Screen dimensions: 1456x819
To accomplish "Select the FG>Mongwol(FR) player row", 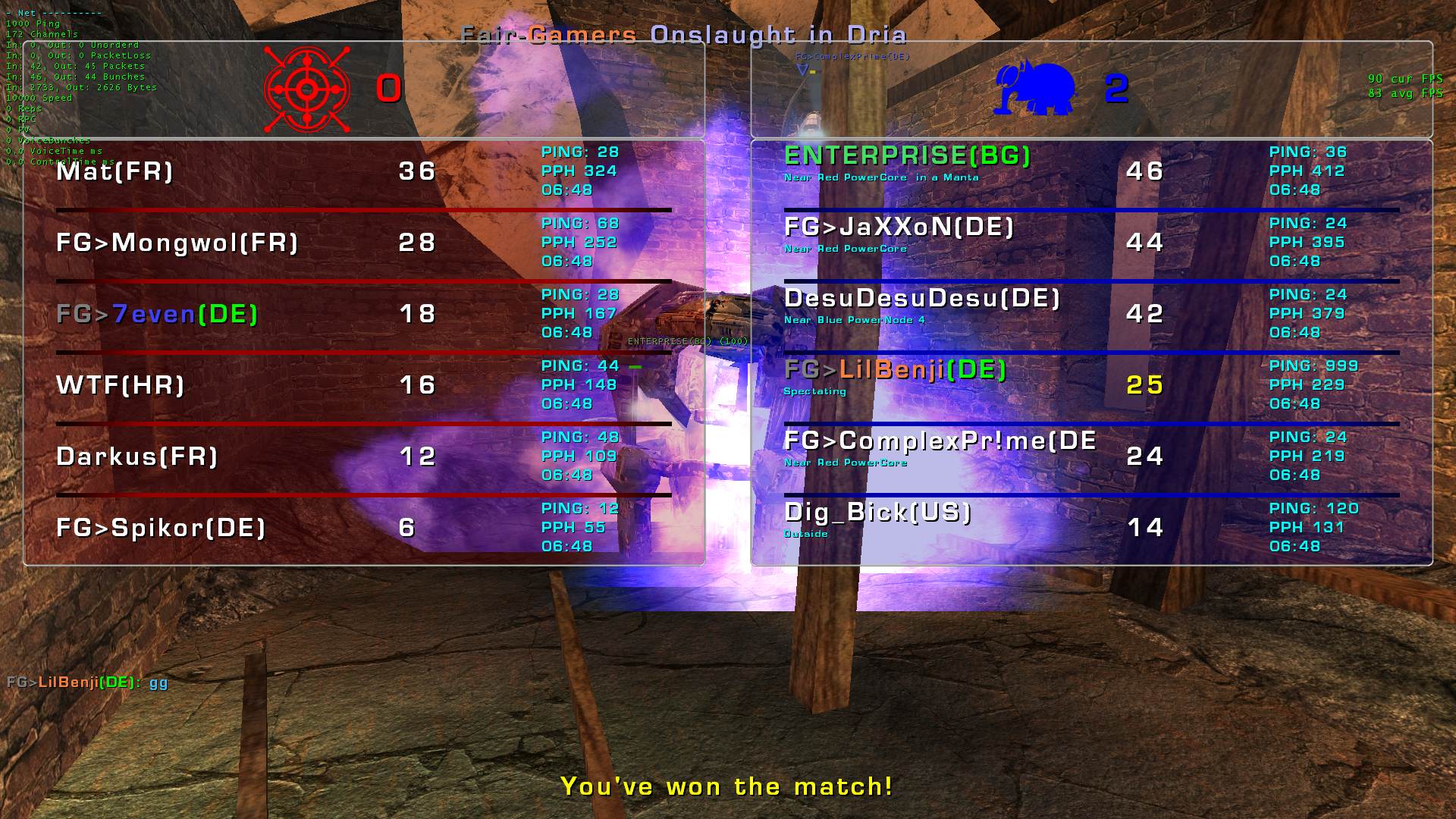I will point(177,243).
